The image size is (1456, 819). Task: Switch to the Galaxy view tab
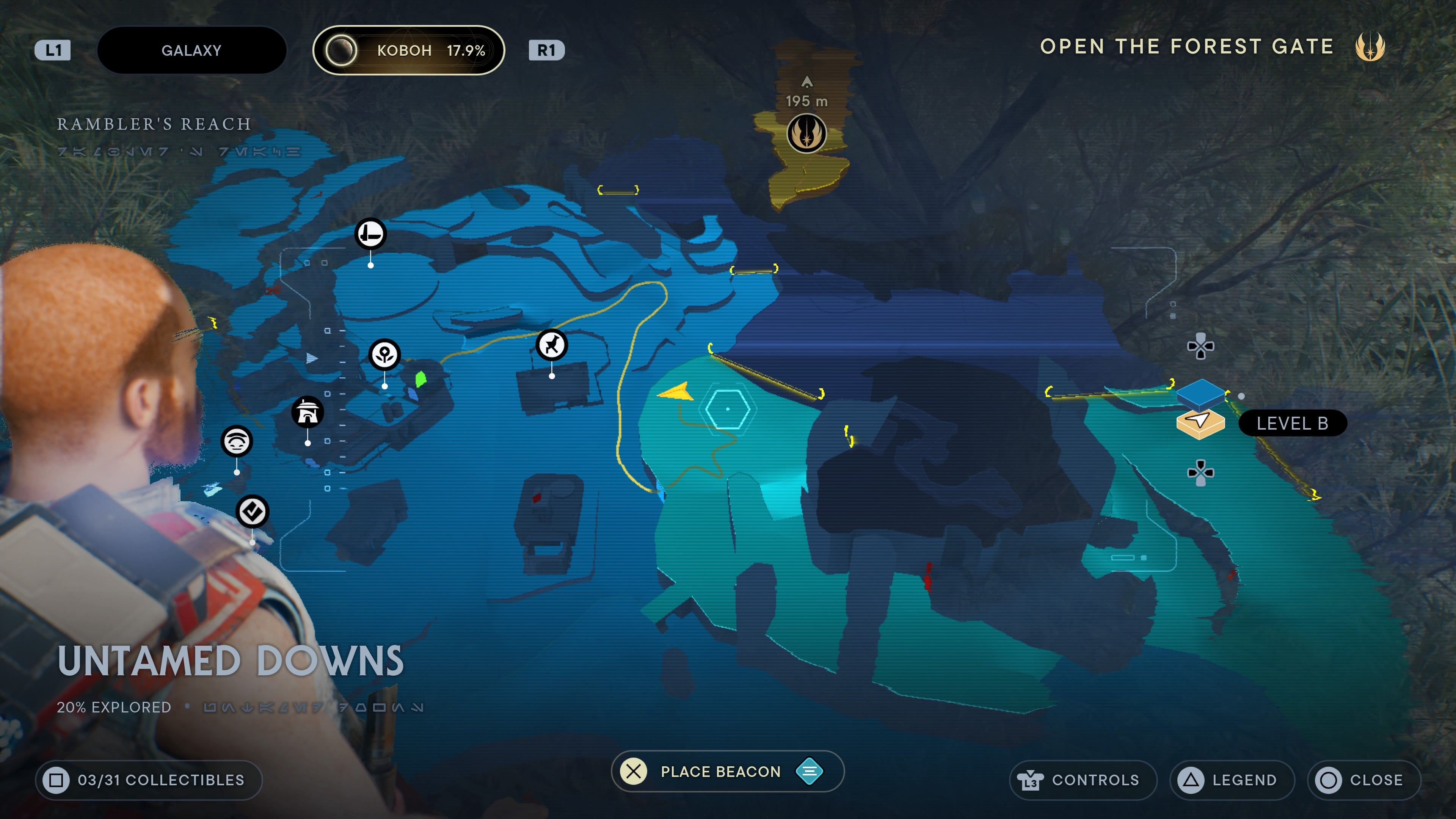pyautogui.click(x=192, y=50)
